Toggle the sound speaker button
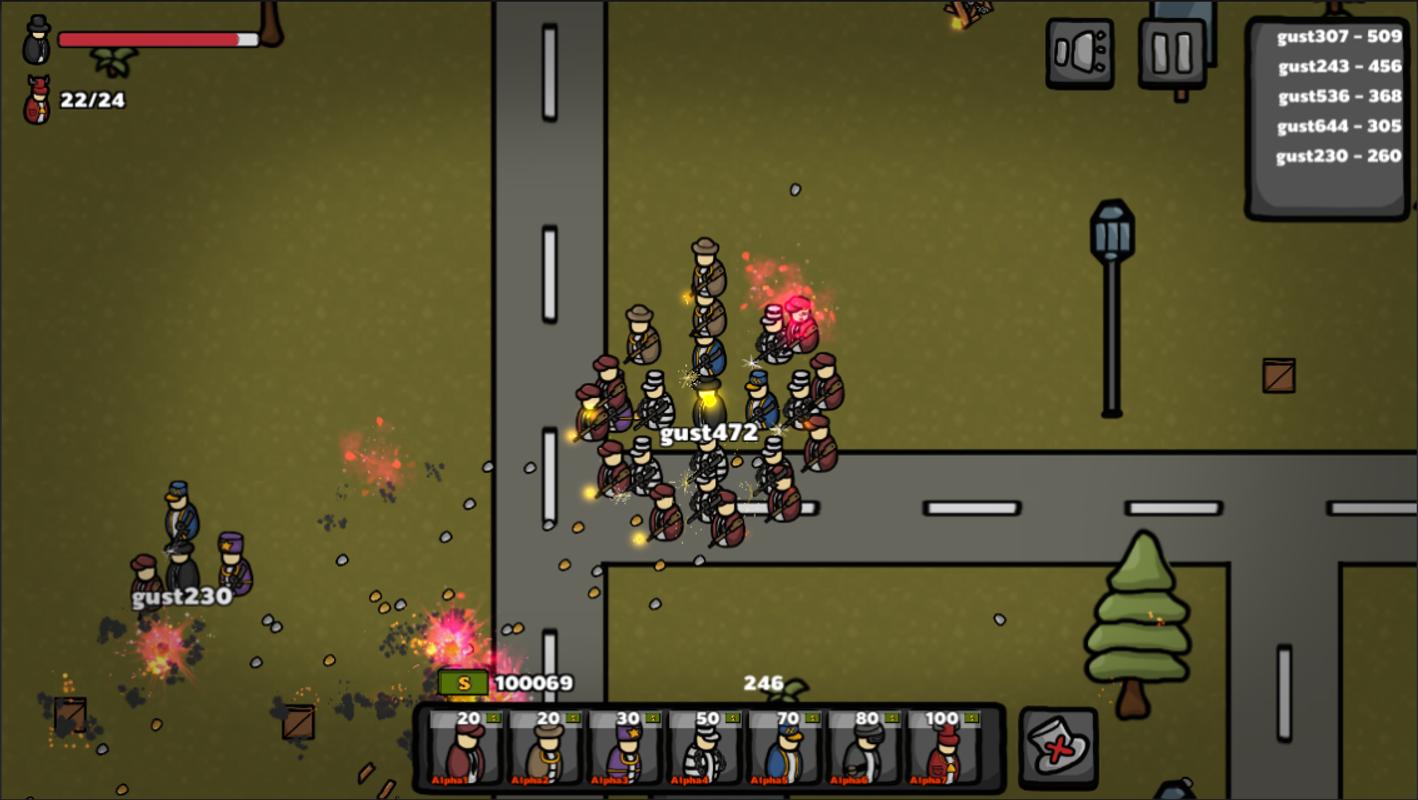 tap(1080, 53)
